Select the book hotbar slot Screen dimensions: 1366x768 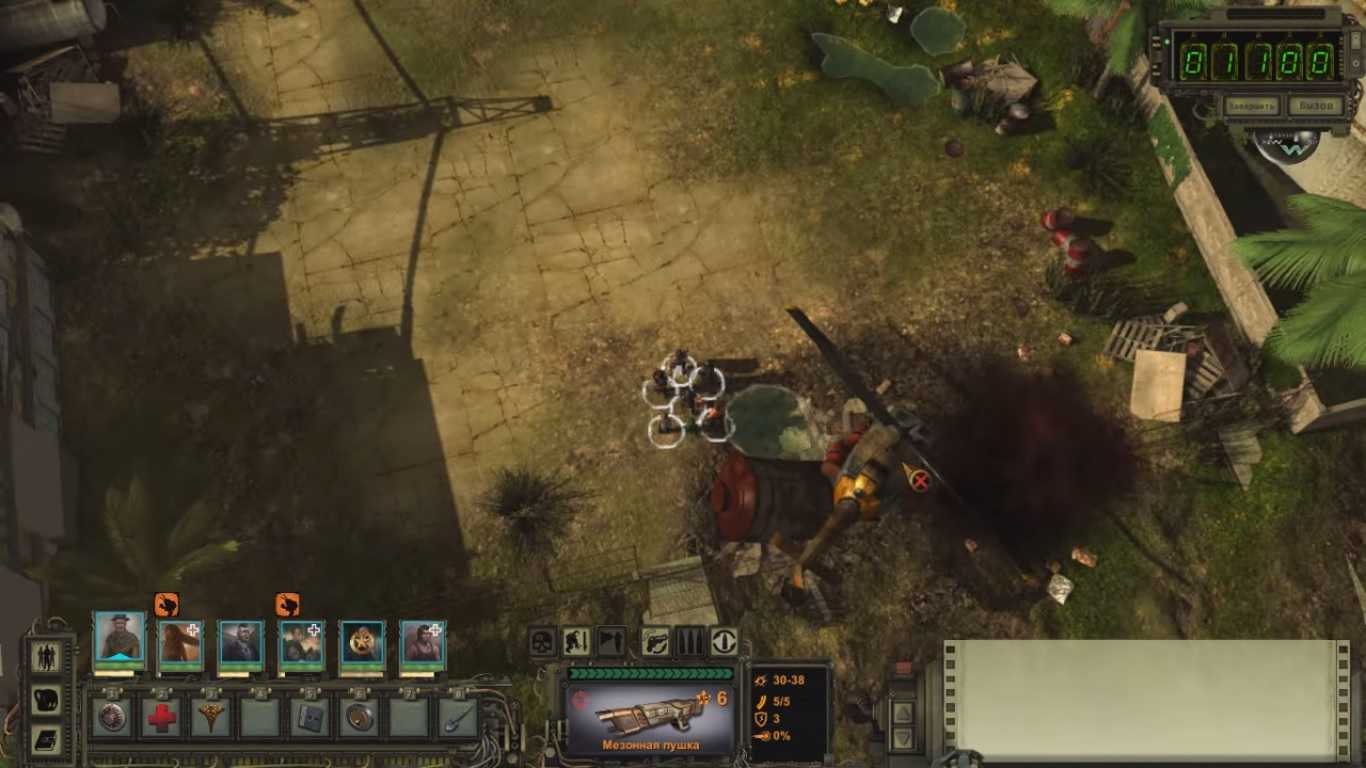click(309, 717)
